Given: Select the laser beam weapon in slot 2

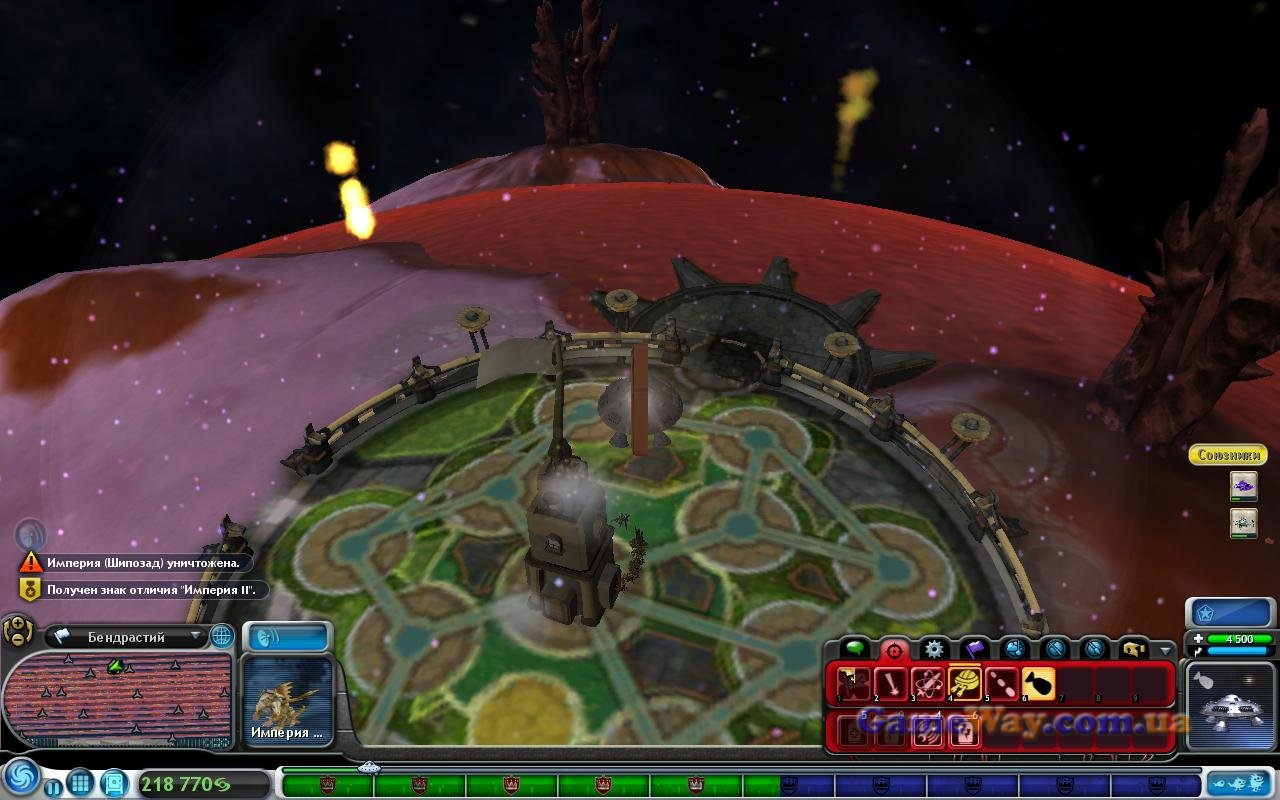Looking at the screenshot, I should [890, 684].
